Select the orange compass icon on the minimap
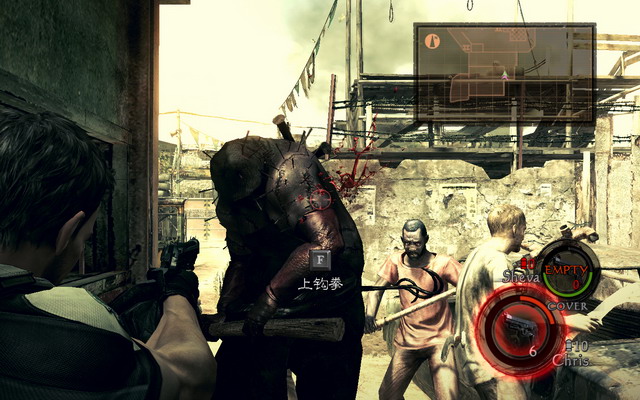640x400 pixels. (432, 41)
